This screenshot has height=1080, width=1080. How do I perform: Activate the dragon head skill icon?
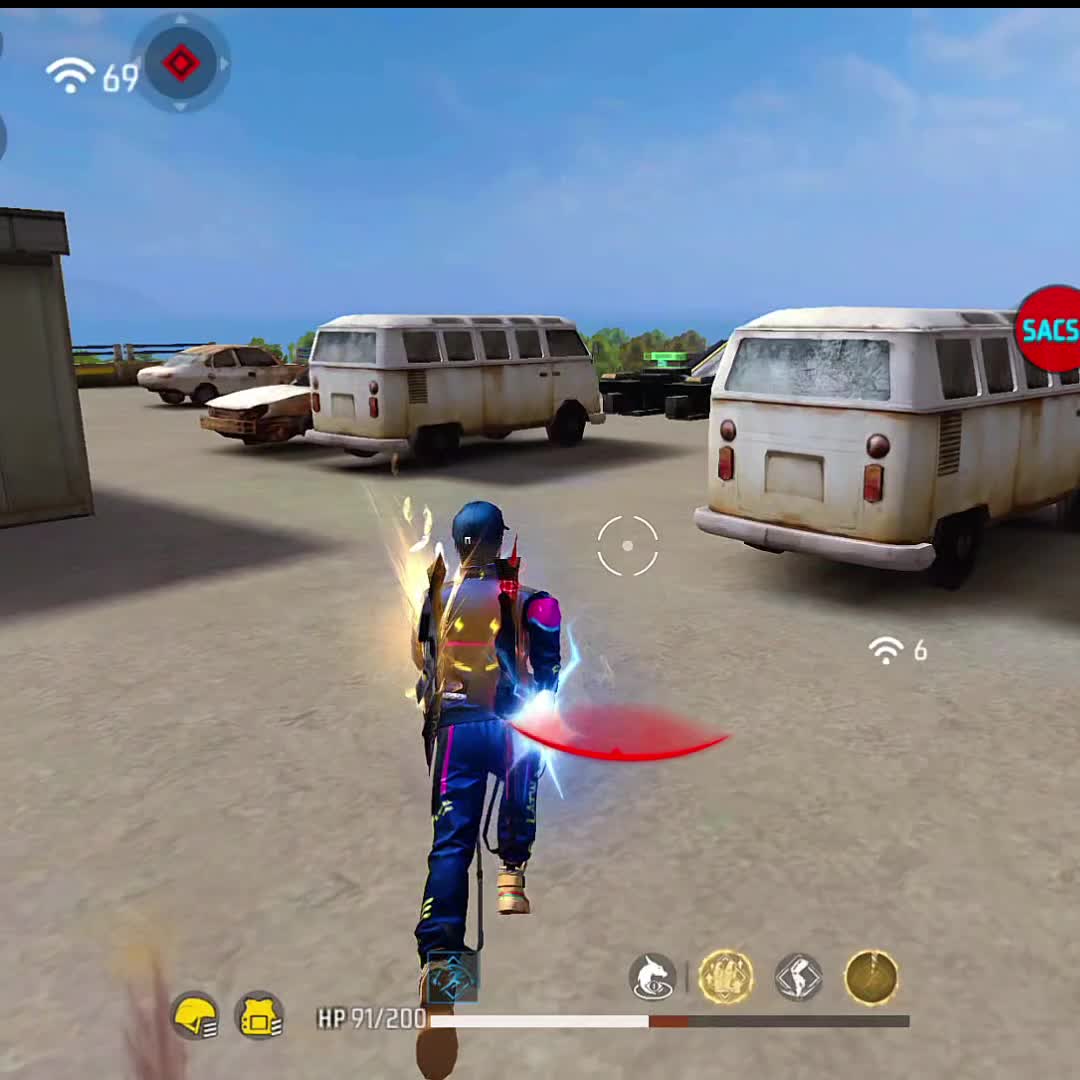tap(652, 977)
